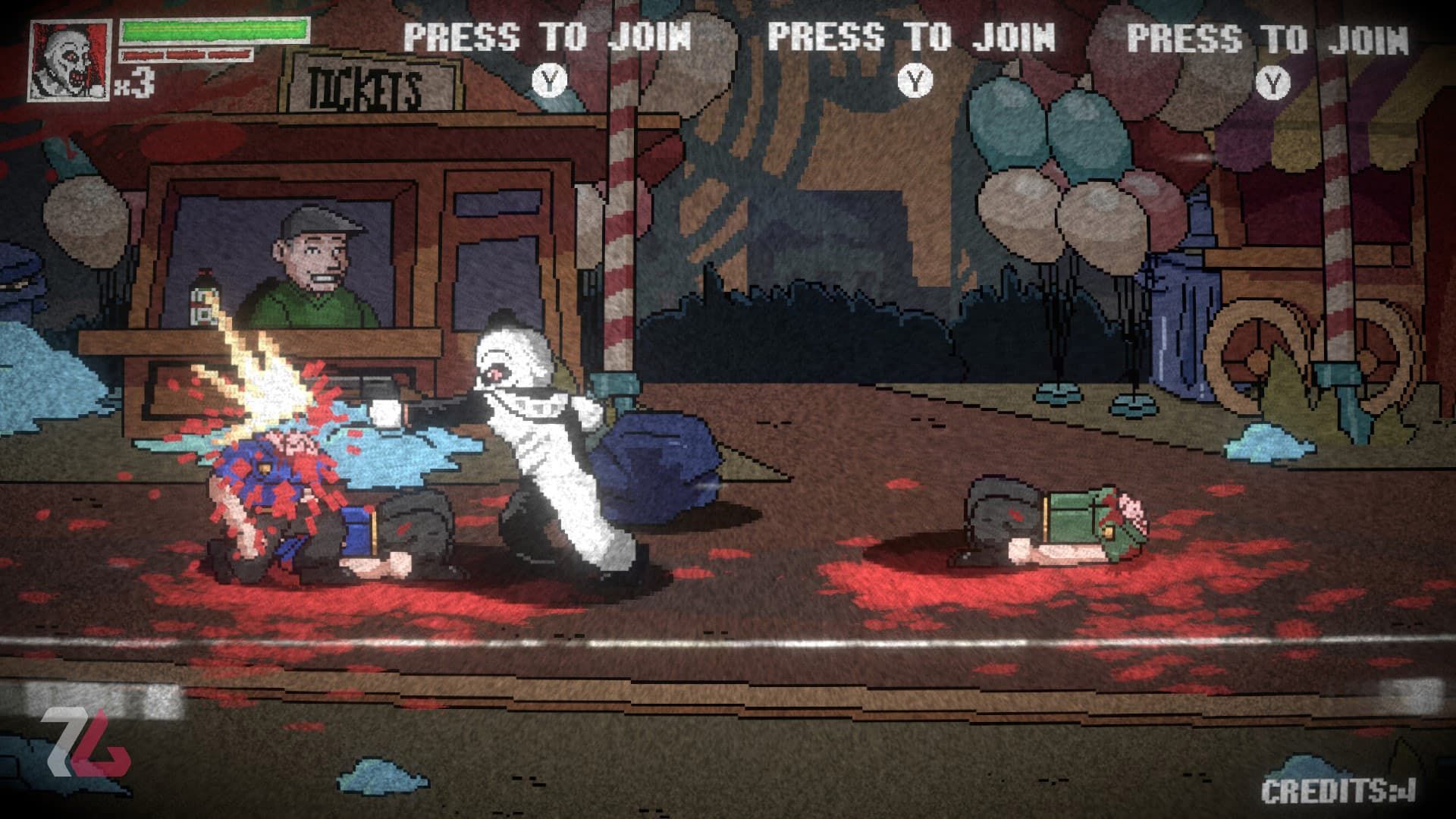The height and width of the screenshot is (819, 1456).
Task: Click the red meter under the health bar
Action: pyautogui.click(x=186, y=55)
